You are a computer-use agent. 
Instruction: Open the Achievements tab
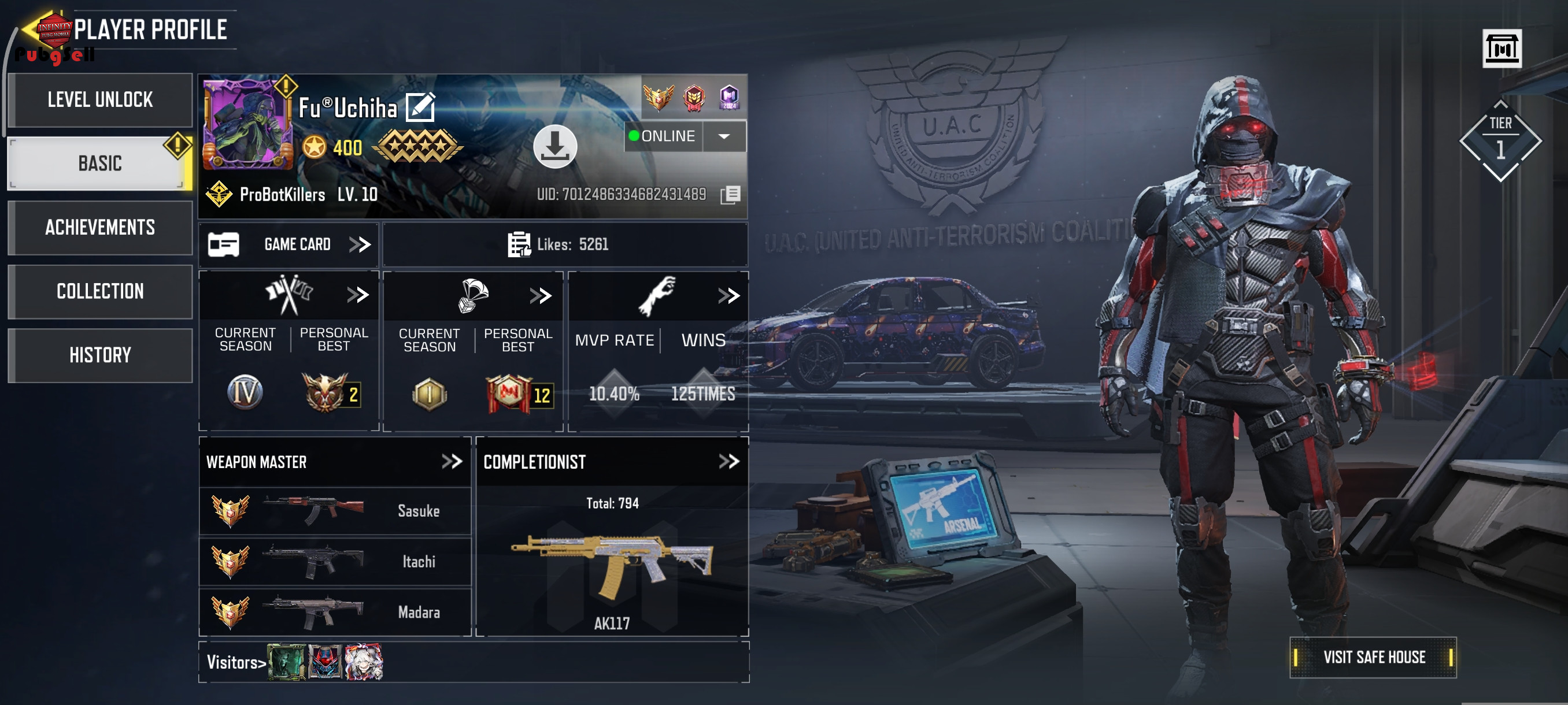[x=100, y=228]
